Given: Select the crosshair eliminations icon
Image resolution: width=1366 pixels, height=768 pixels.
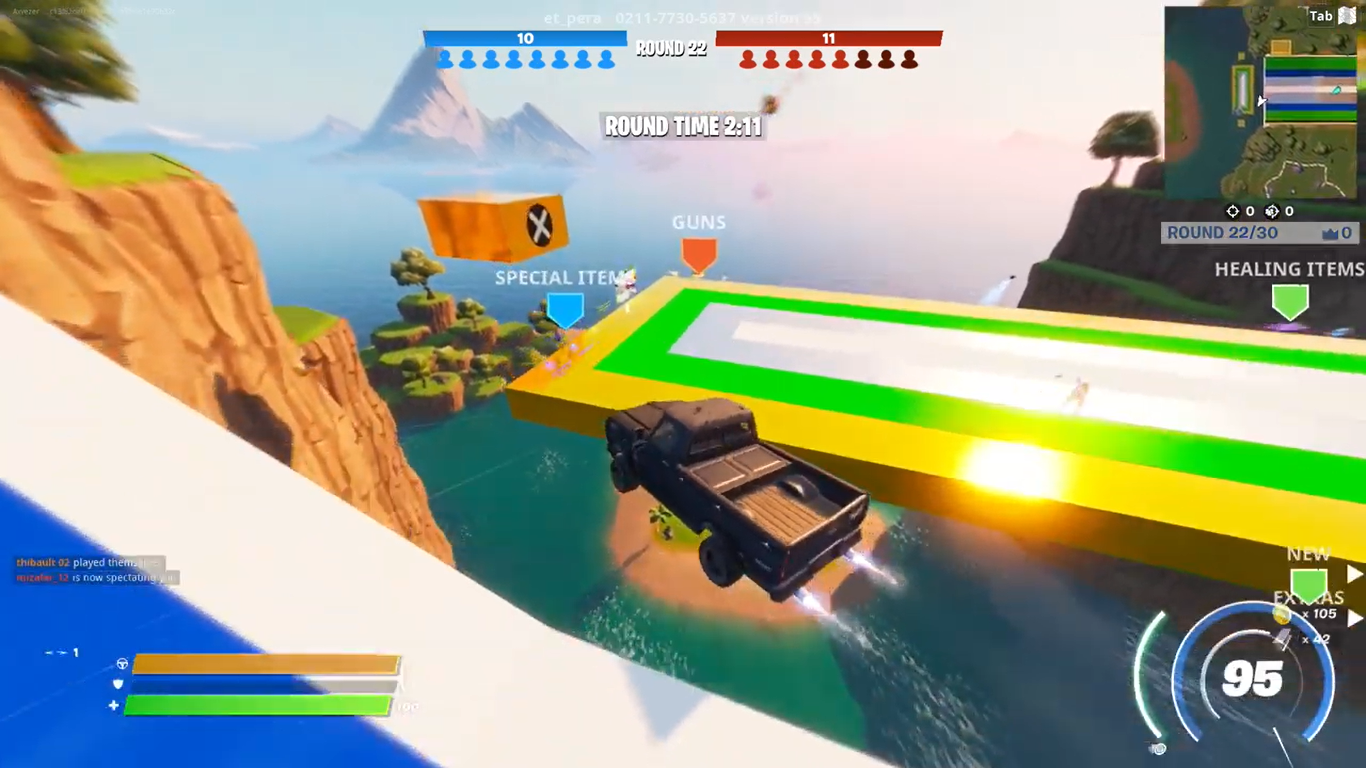Looking at the screenshot, I should click(x=1233, y=211).
